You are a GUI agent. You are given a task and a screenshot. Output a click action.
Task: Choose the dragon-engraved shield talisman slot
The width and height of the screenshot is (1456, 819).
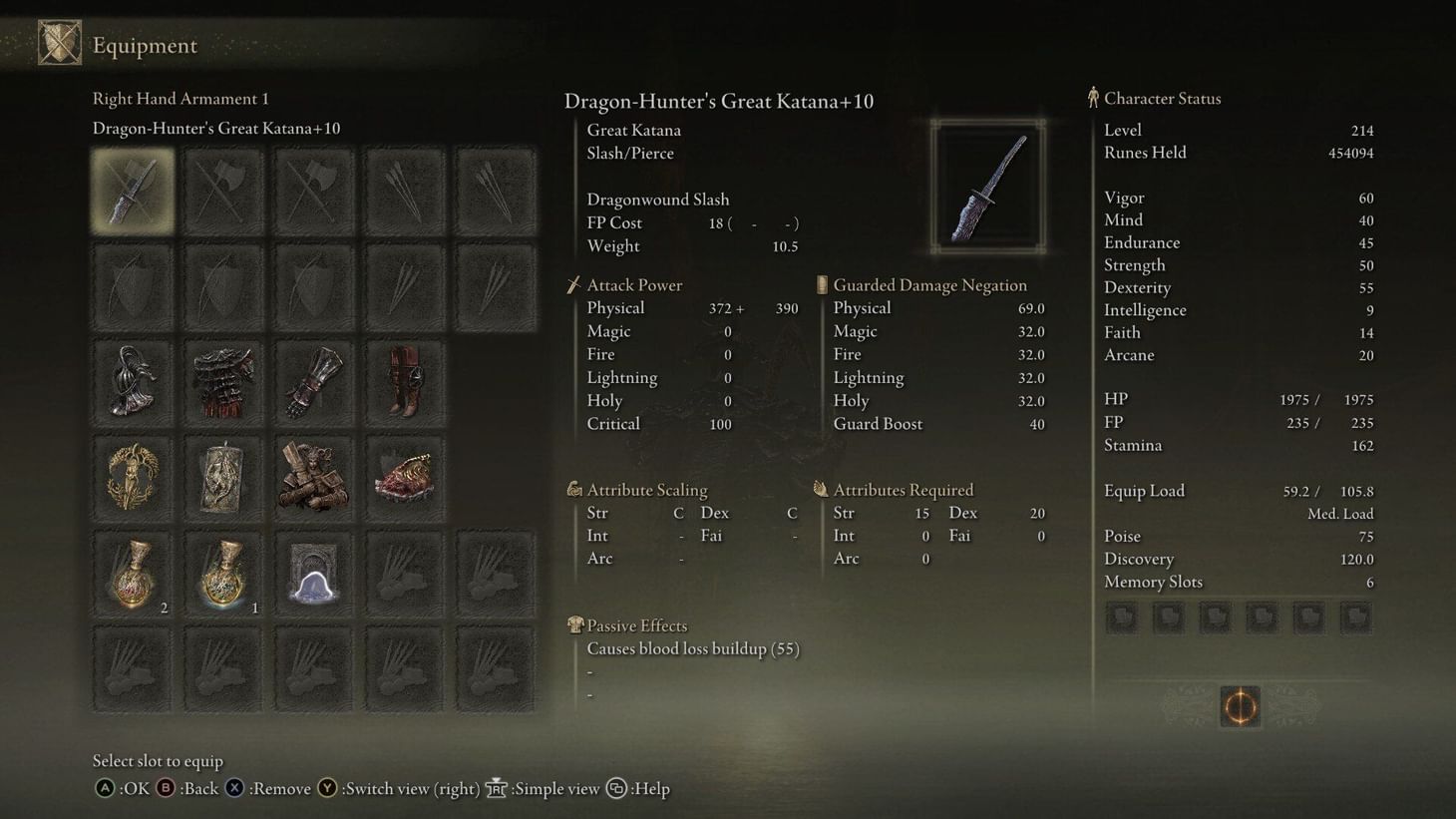(223, 479)
